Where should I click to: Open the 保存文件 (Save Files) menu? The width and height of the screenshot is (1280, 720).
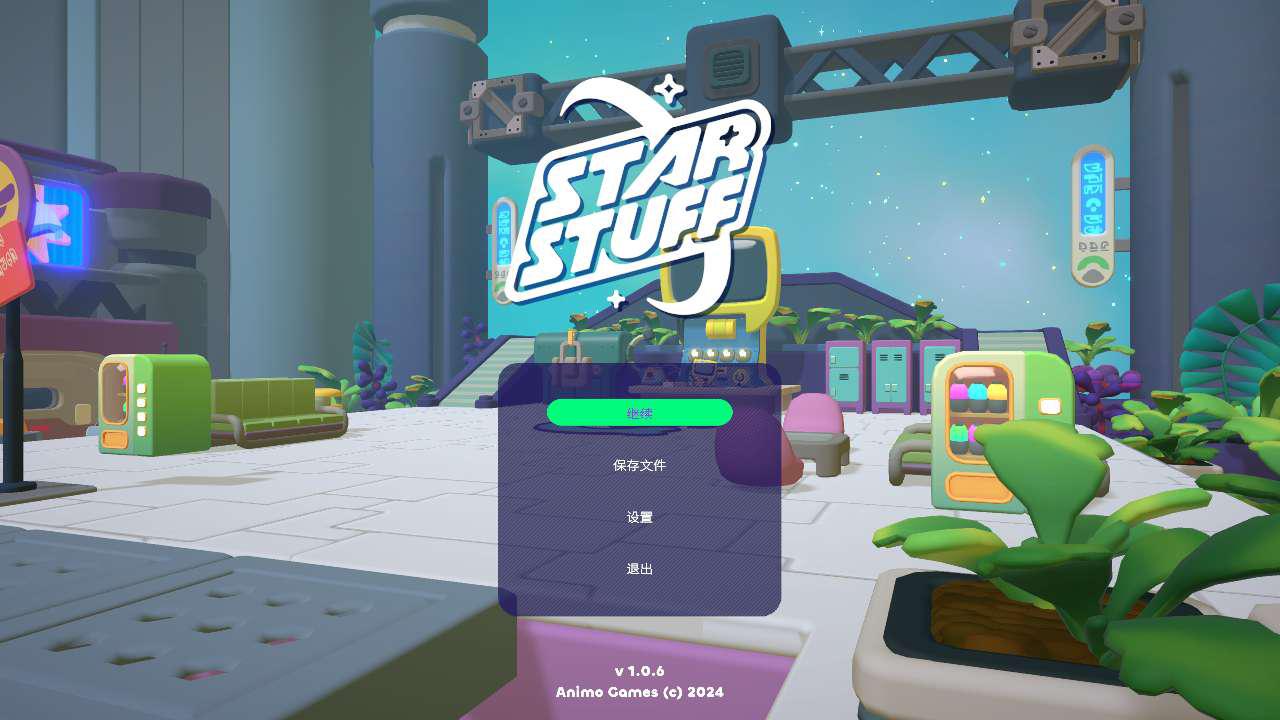pos(639,465)
